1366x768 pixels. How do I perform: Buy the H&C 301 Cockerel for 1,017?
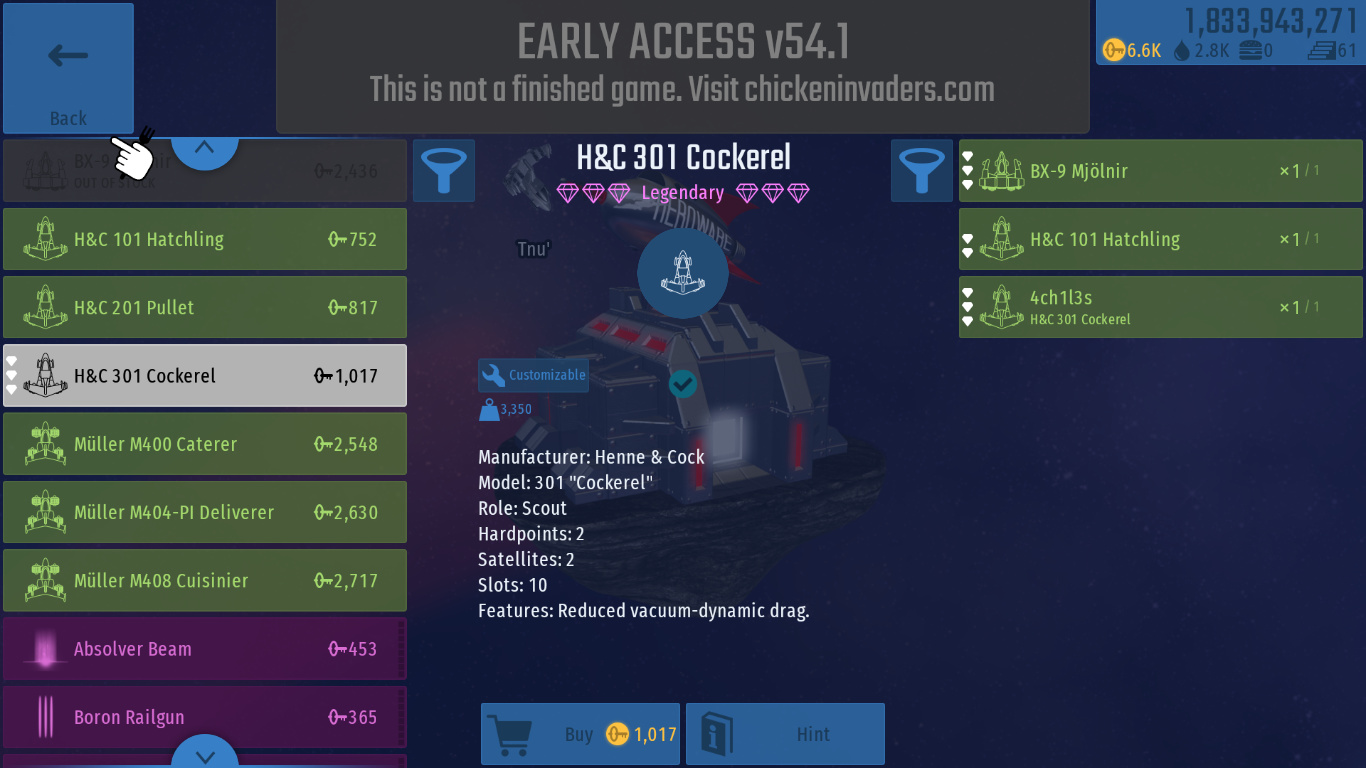[x=580, y=734]
